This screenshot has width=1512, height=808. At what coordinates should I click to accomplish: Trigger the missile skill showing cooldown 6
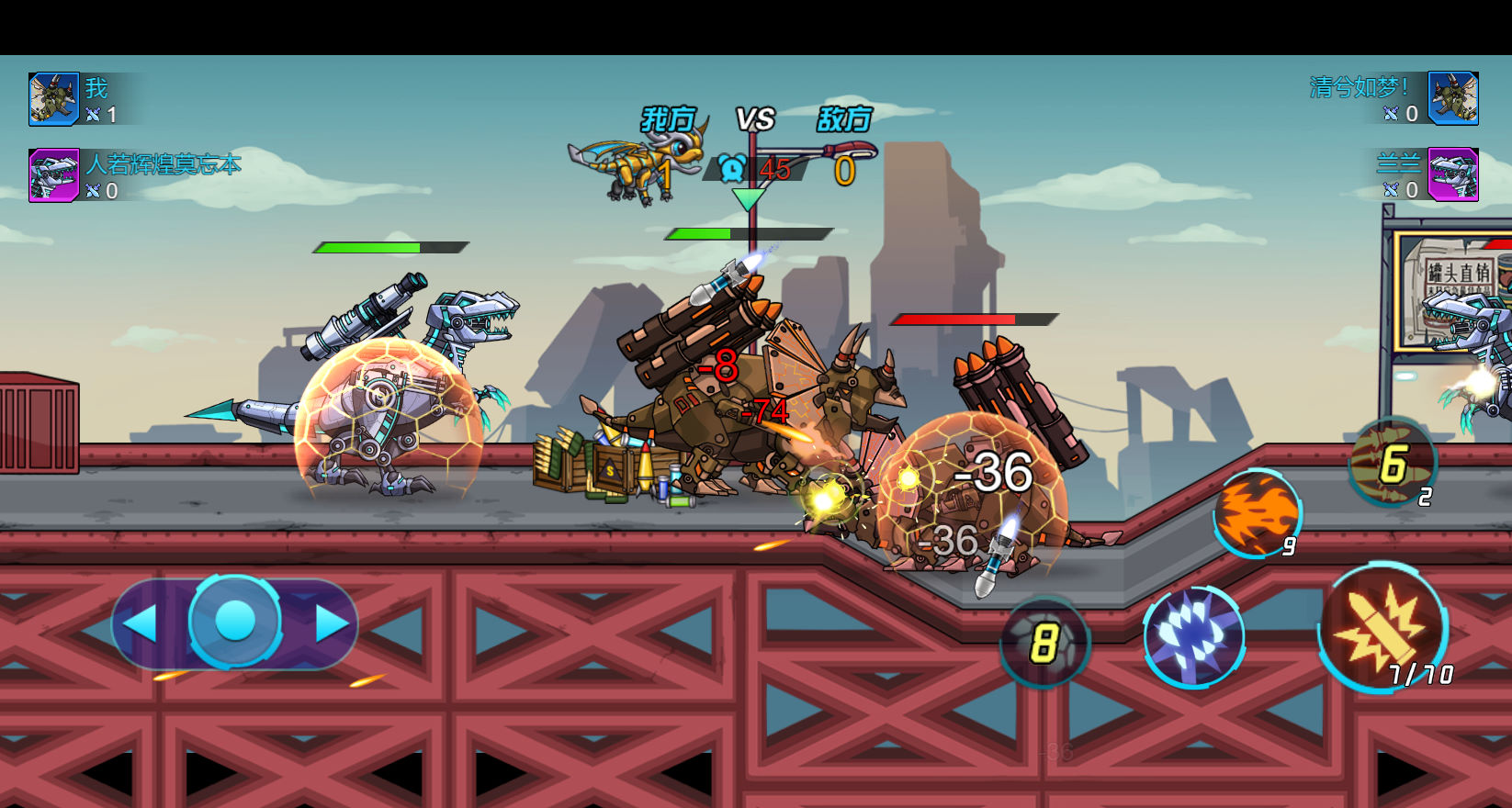click(x=1392, y=463)
